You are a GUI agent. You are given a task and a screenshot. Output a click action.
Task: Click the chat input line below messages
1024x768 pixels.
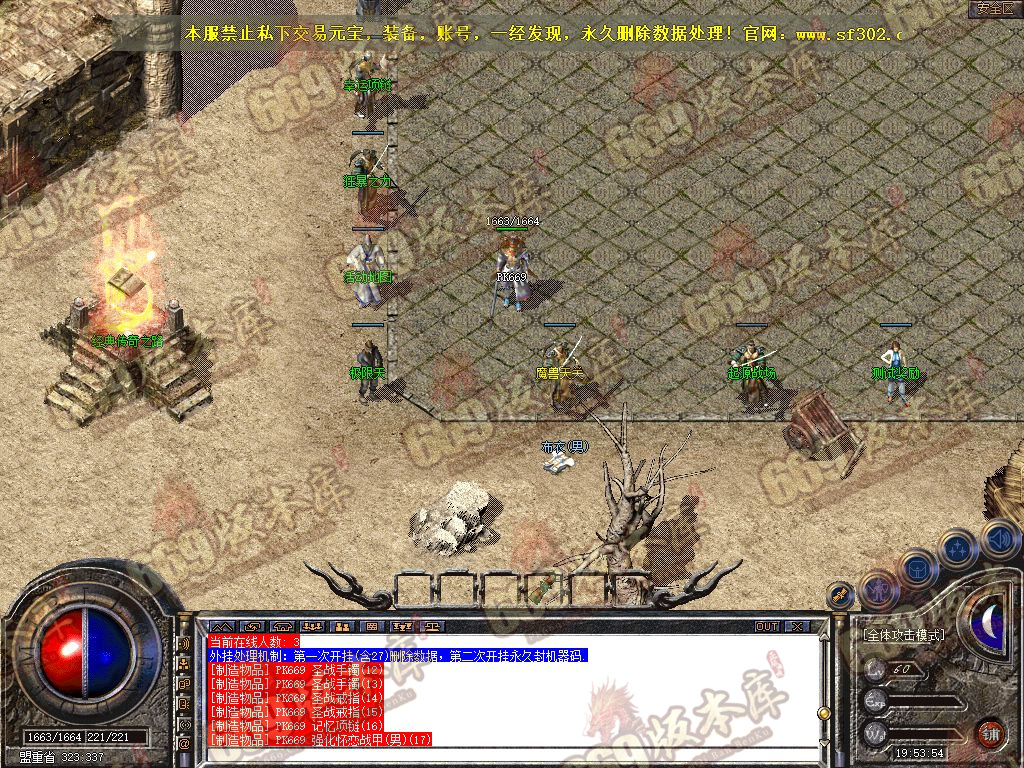coord(500,752)
